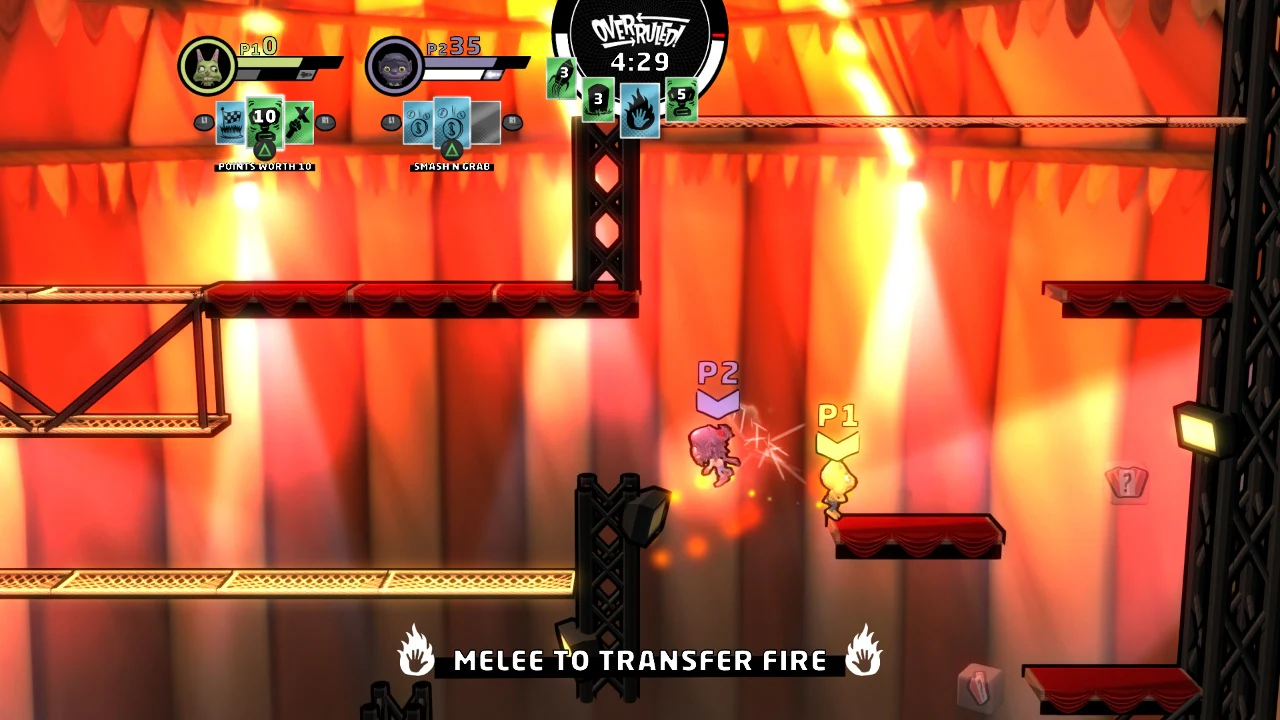Play the Points Worth 10 trophy card
The image size is (1280, 720).
264,118
